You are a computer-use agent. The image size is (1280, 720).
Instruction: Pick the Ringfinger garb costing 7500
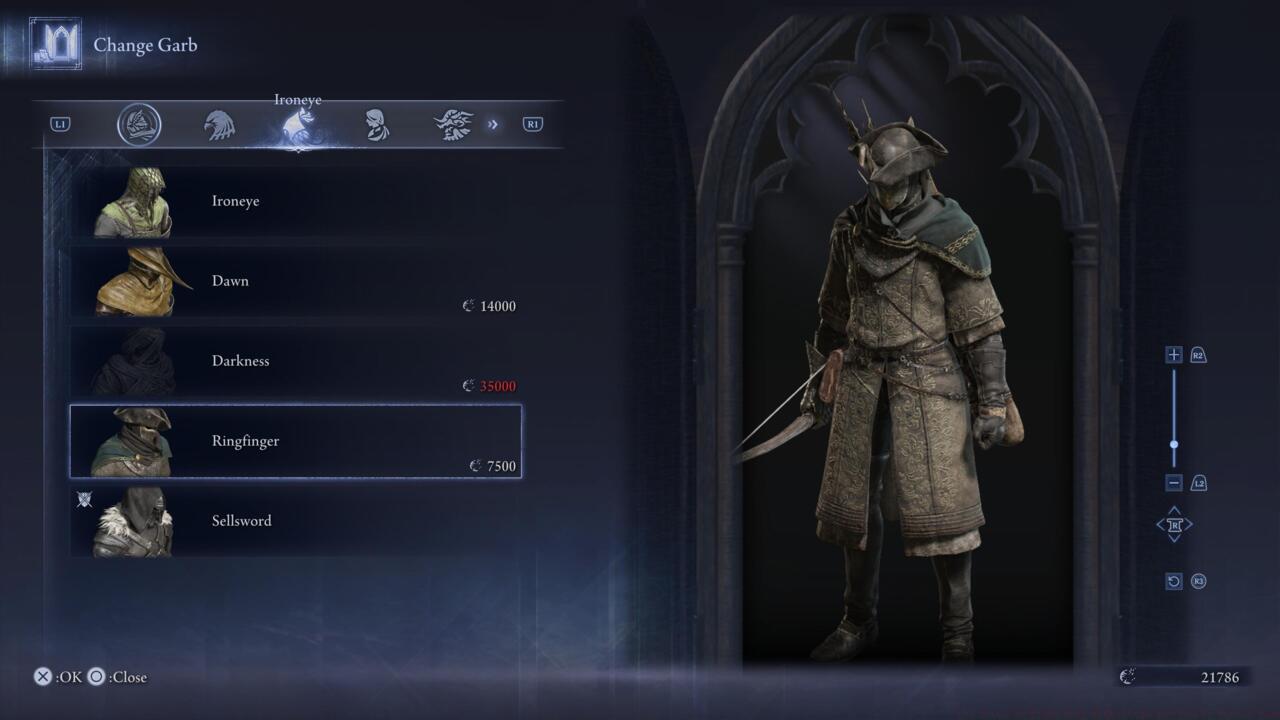pyautogui.click(x=295, y=441)
